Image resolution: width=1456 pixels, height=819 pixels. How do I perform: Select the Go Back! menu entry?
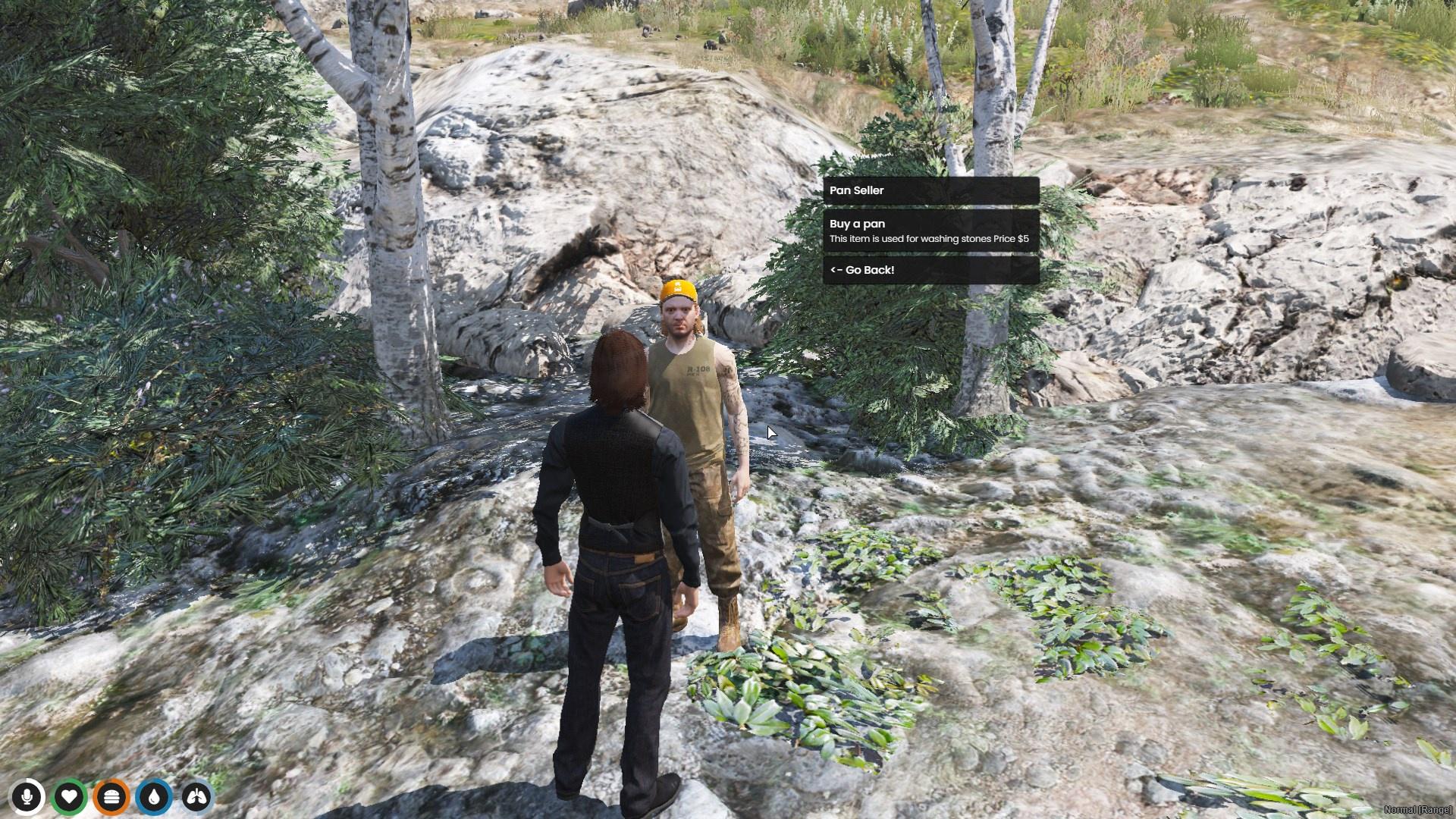930,270
